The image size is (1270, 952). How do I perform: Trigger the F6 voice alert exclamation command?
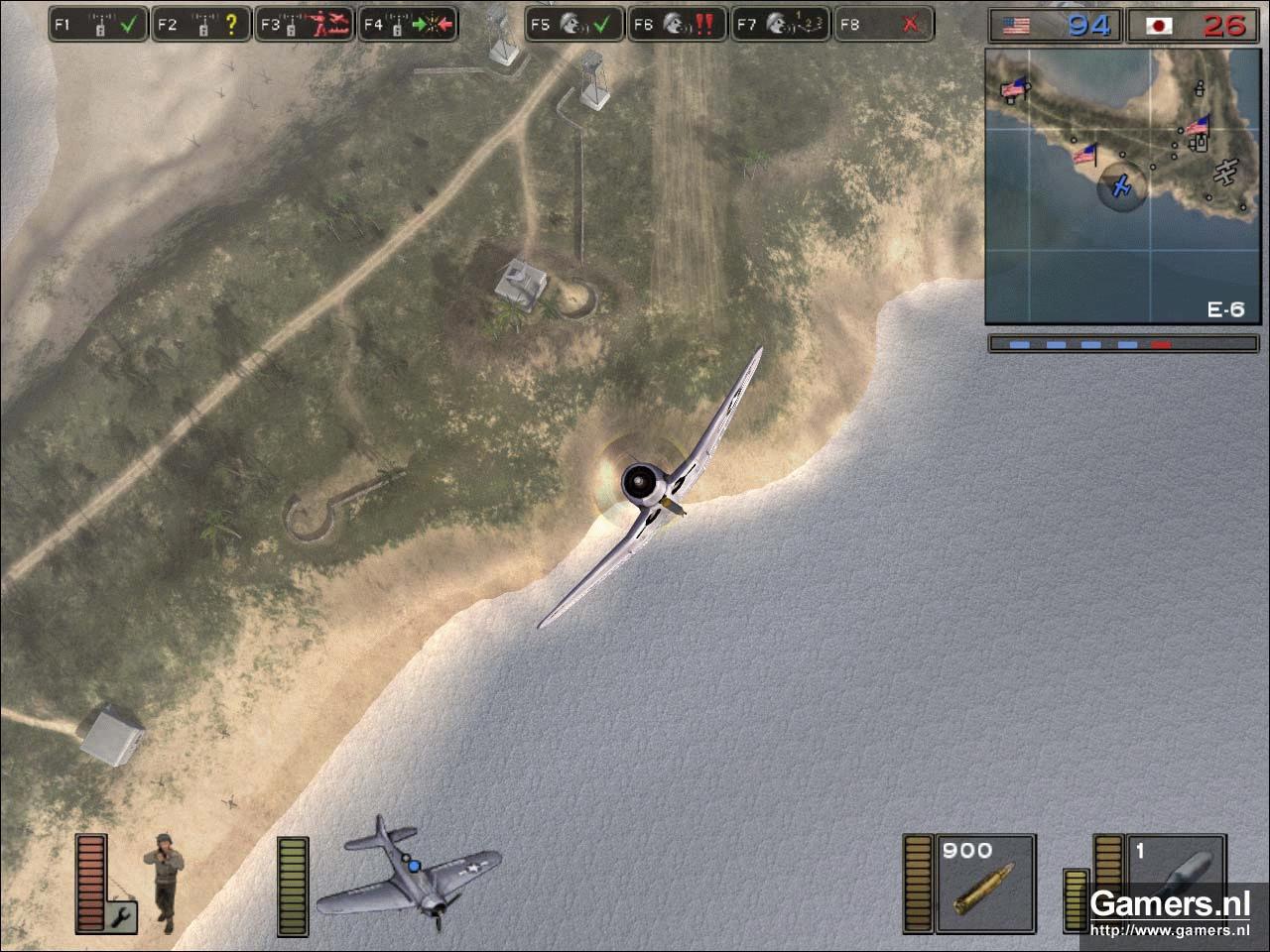click(x=679, y=25)
